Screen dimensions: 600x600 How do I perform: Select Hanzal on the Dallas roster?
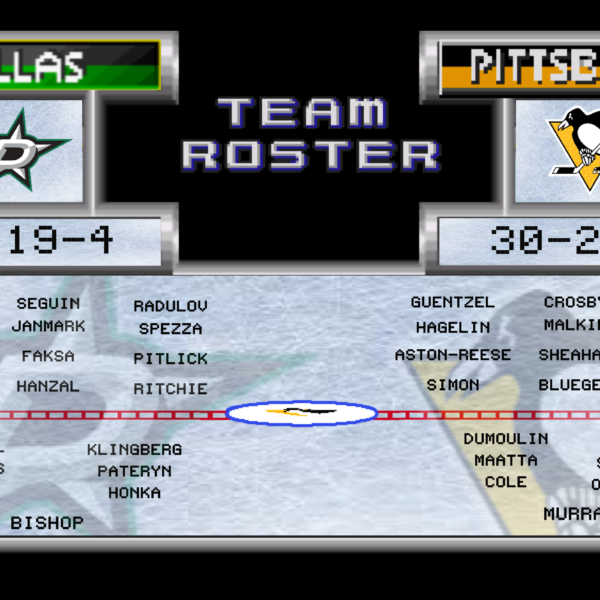[x=47, y=385]
